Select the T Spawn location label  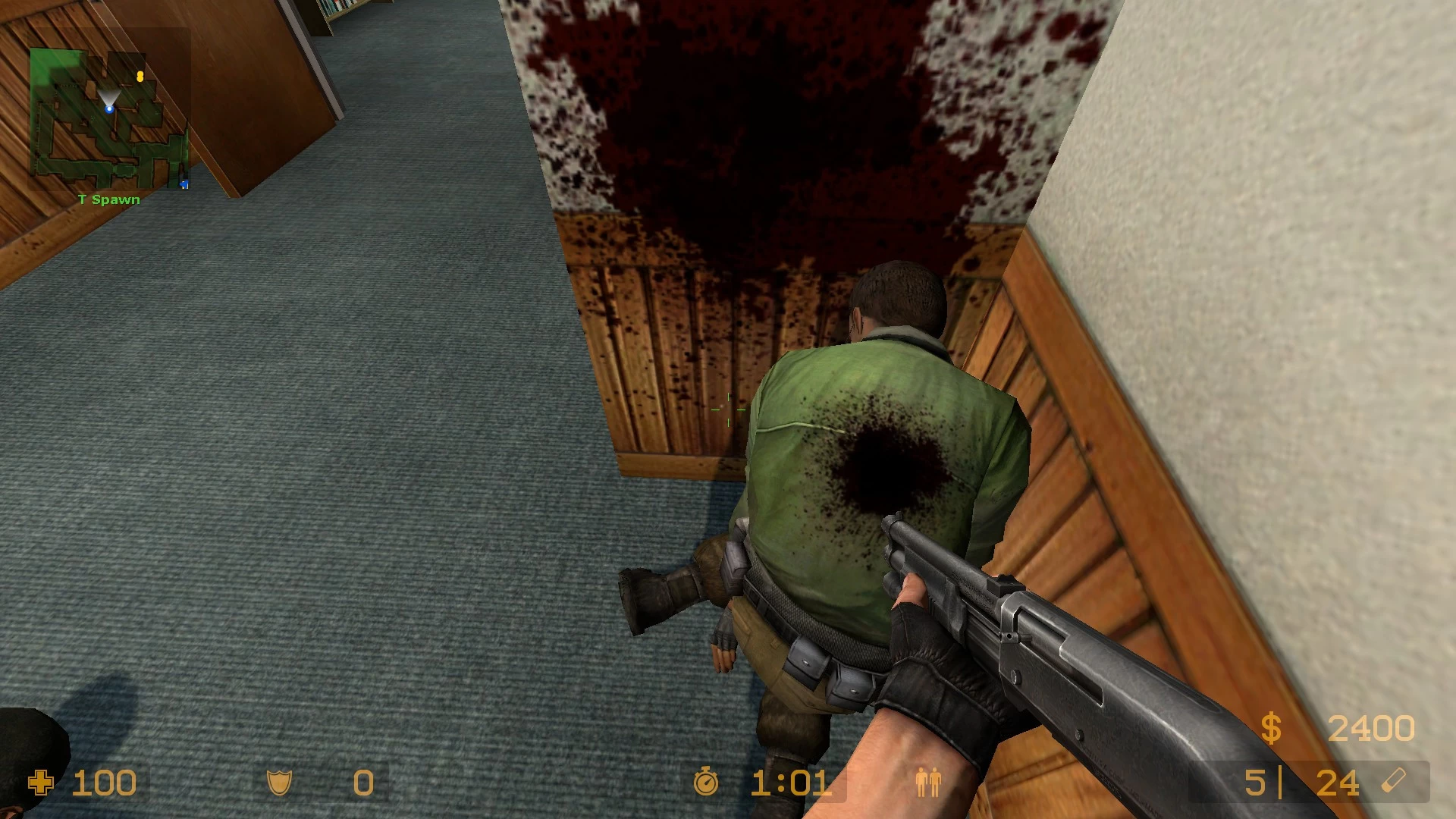point(108,199)
